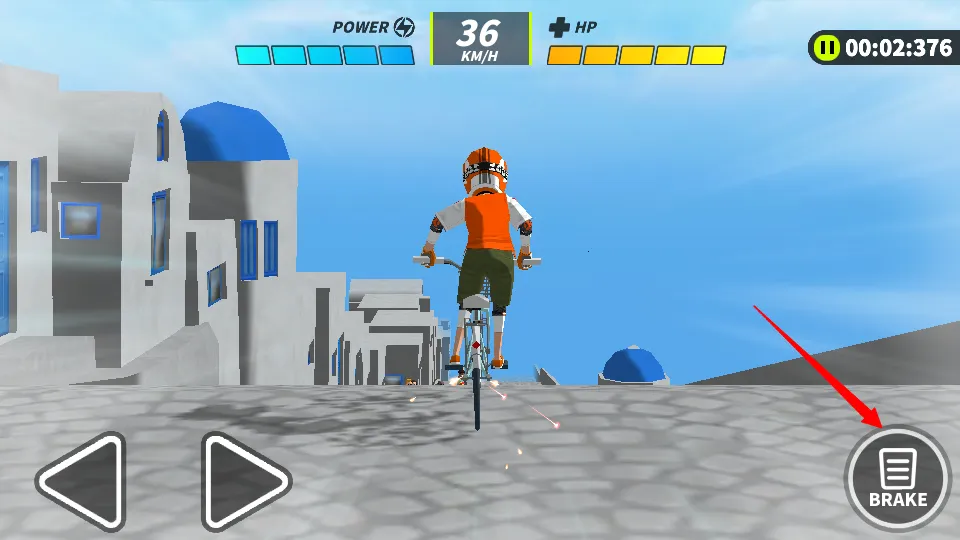This screenshot has height=540, width=960.
Task: Steer left with the left arrow
Action: click(x=83, y=481)
